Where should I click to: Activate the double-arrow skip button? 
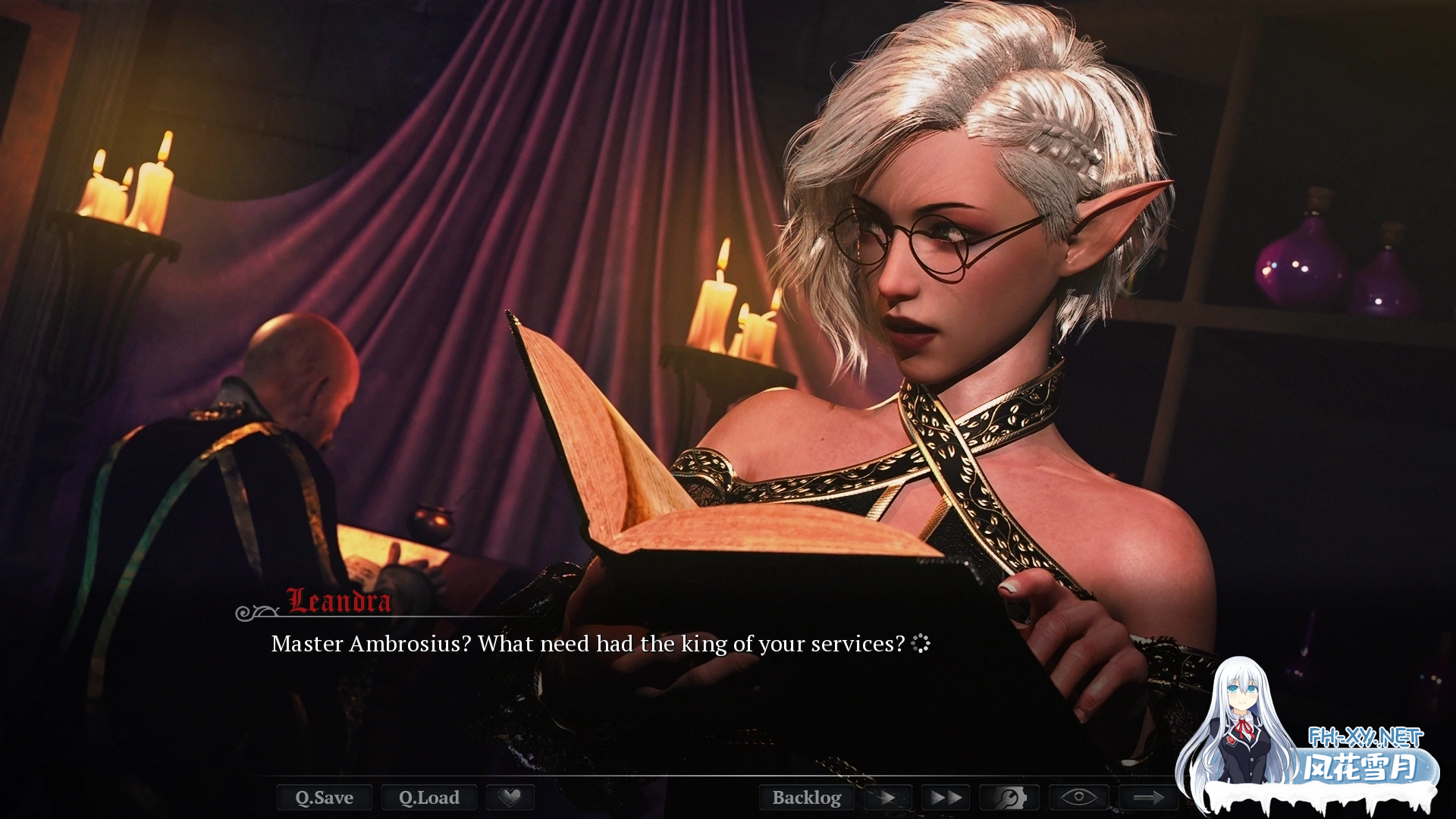click(x=946, y=797)
